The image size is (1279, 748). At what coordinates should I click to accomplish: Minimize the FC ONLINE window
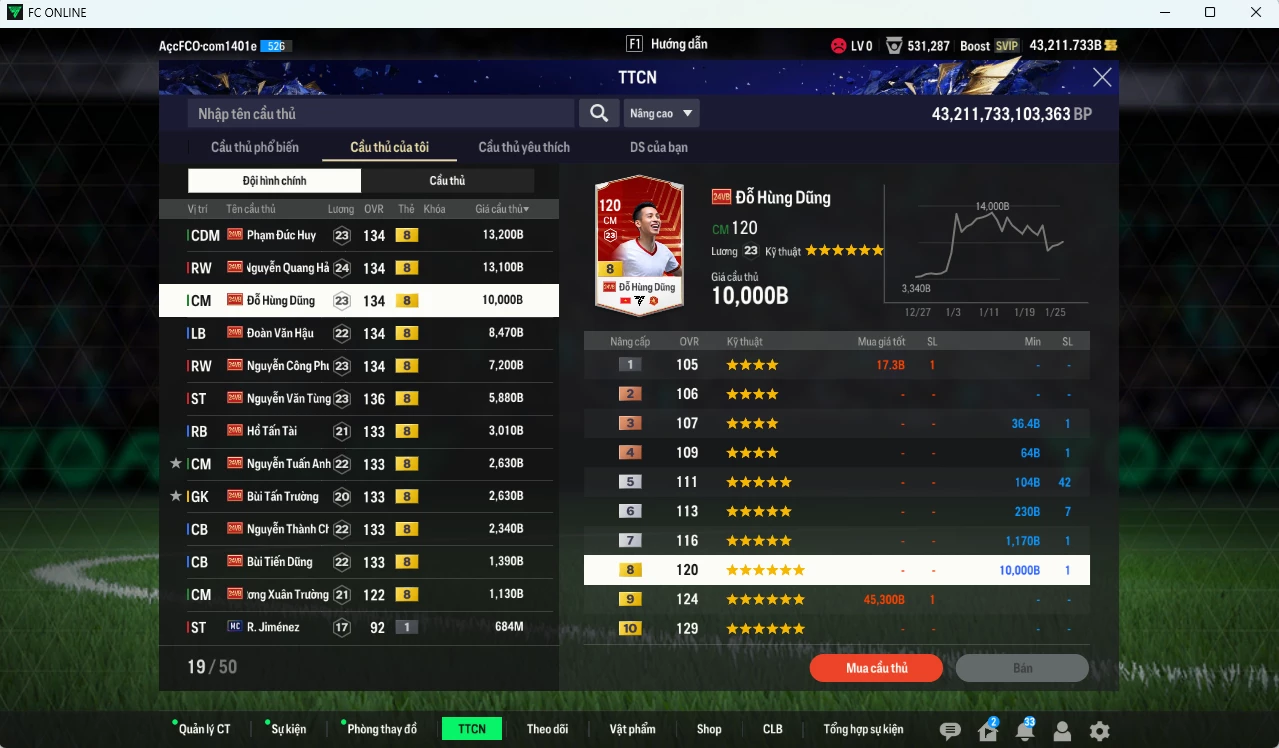1163,13
